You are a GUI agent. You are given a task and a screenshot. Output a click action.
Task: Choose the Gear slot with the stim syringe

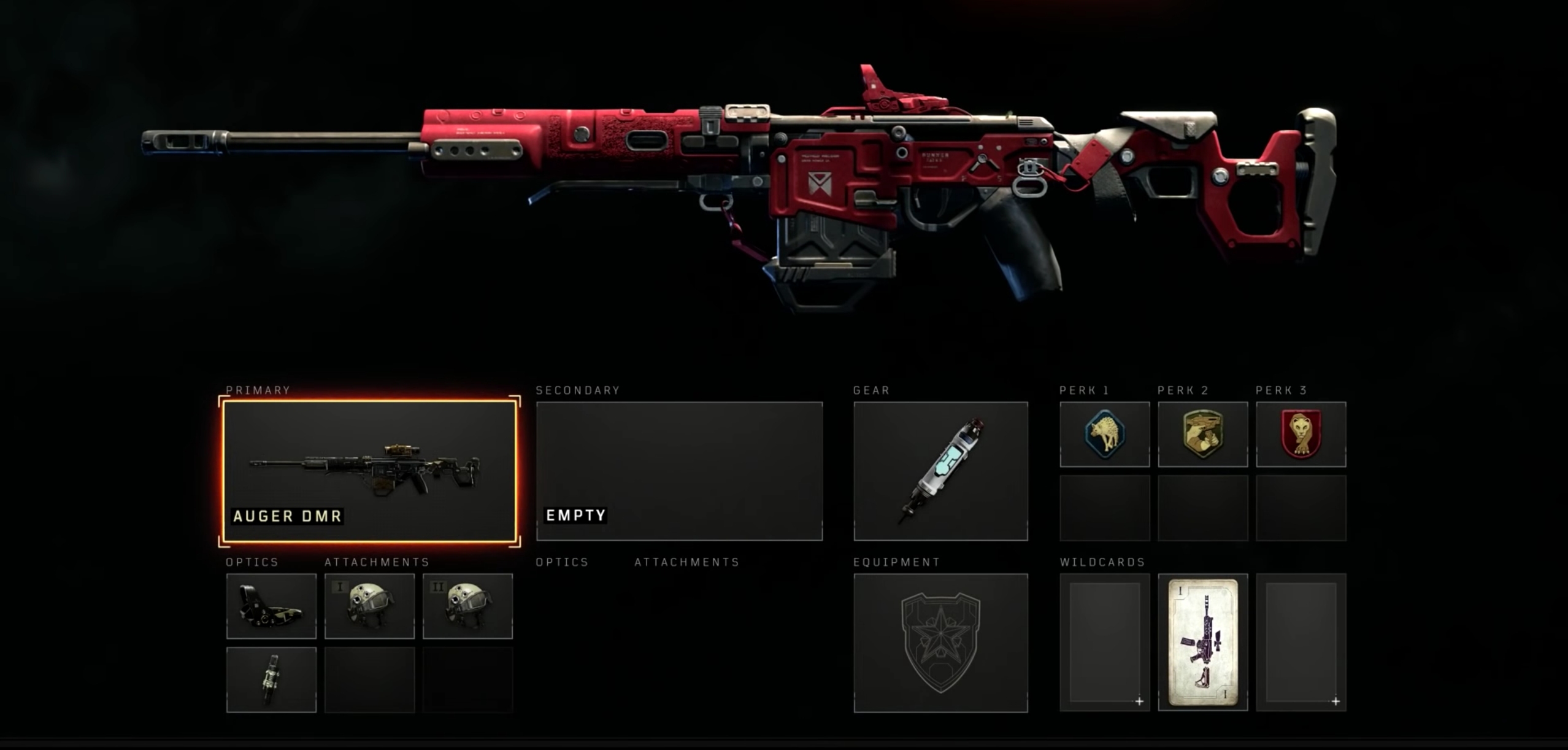point(940,471)
